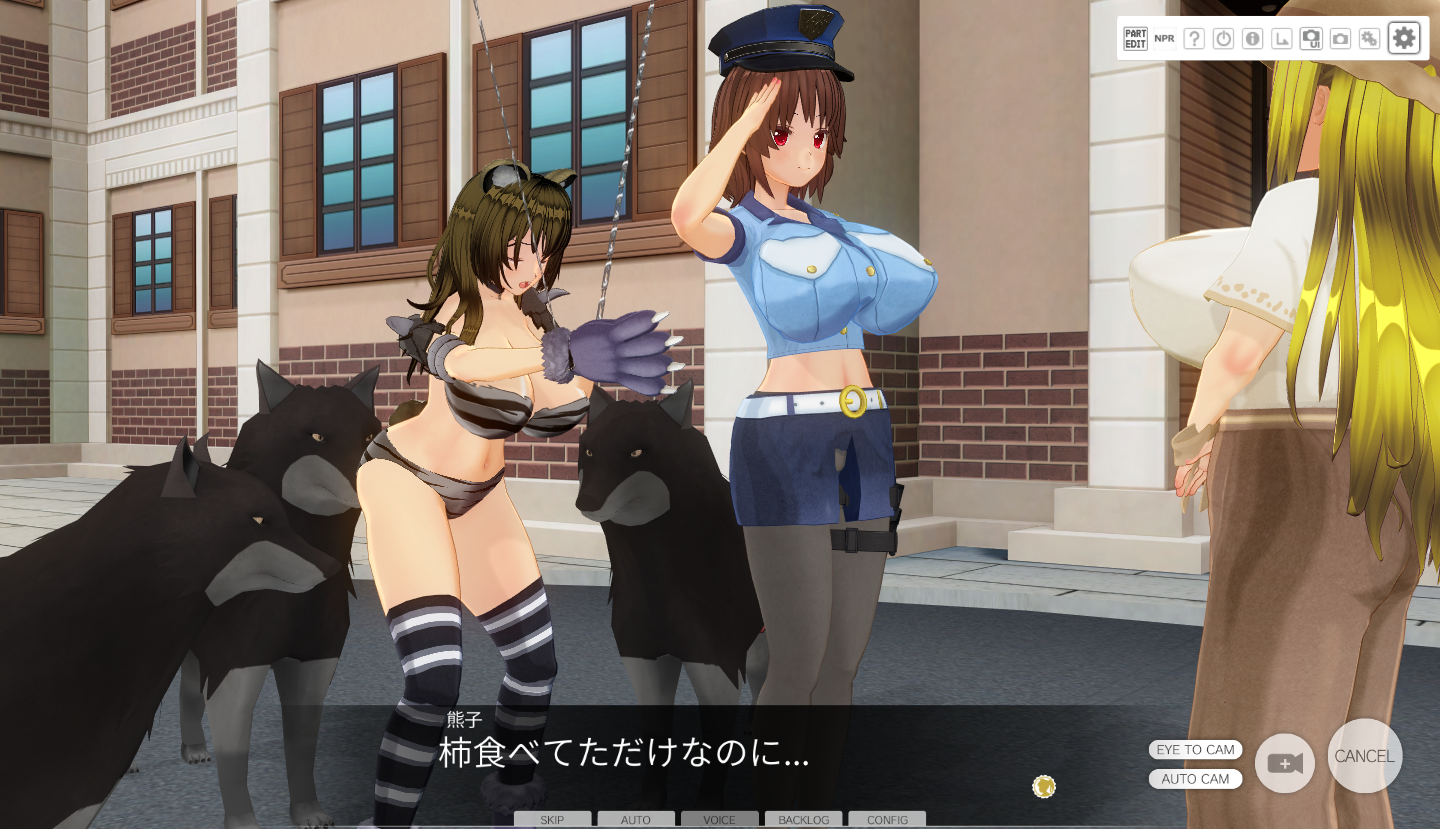The width and height of the screenshot is (1440, 829).
Task: Open the PART EDIT tool
Action: click(x=1135, y=38)
